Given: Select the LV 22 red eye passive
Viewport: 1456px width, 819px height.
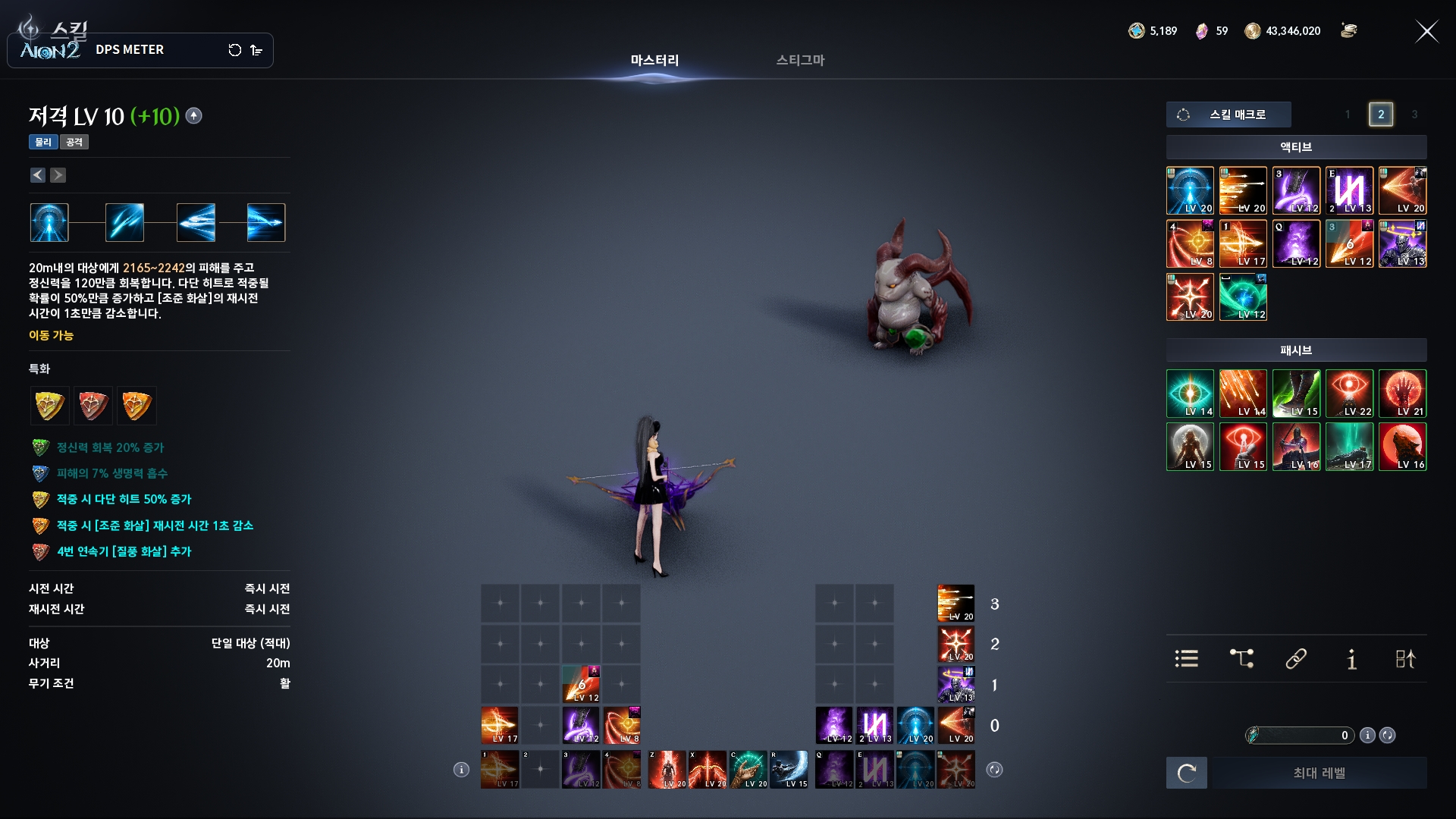Looking at the screenshot, I should [1349, 394].
